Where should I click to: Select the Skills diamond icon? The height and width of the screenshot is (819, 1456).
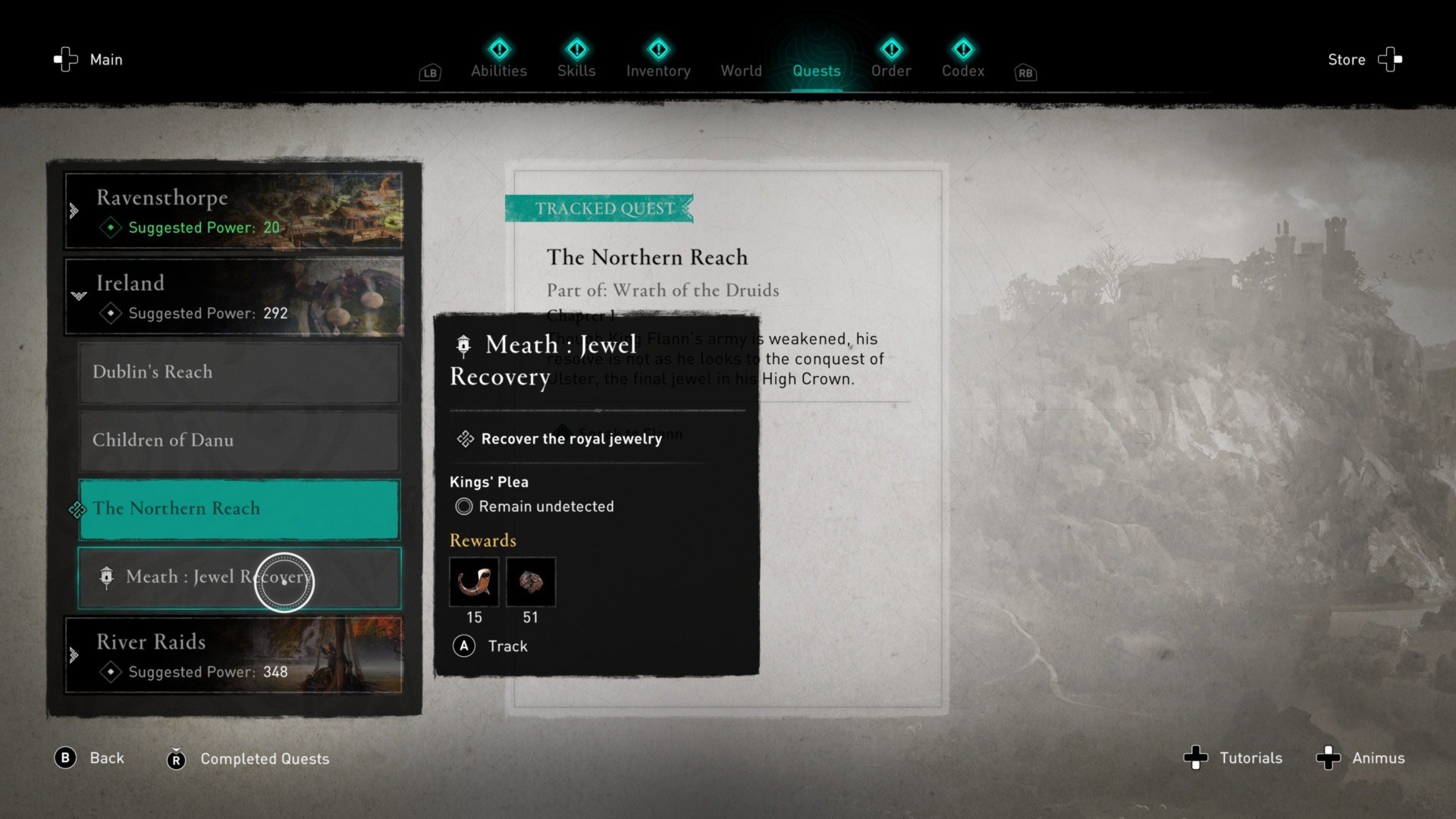coord(576,50)
